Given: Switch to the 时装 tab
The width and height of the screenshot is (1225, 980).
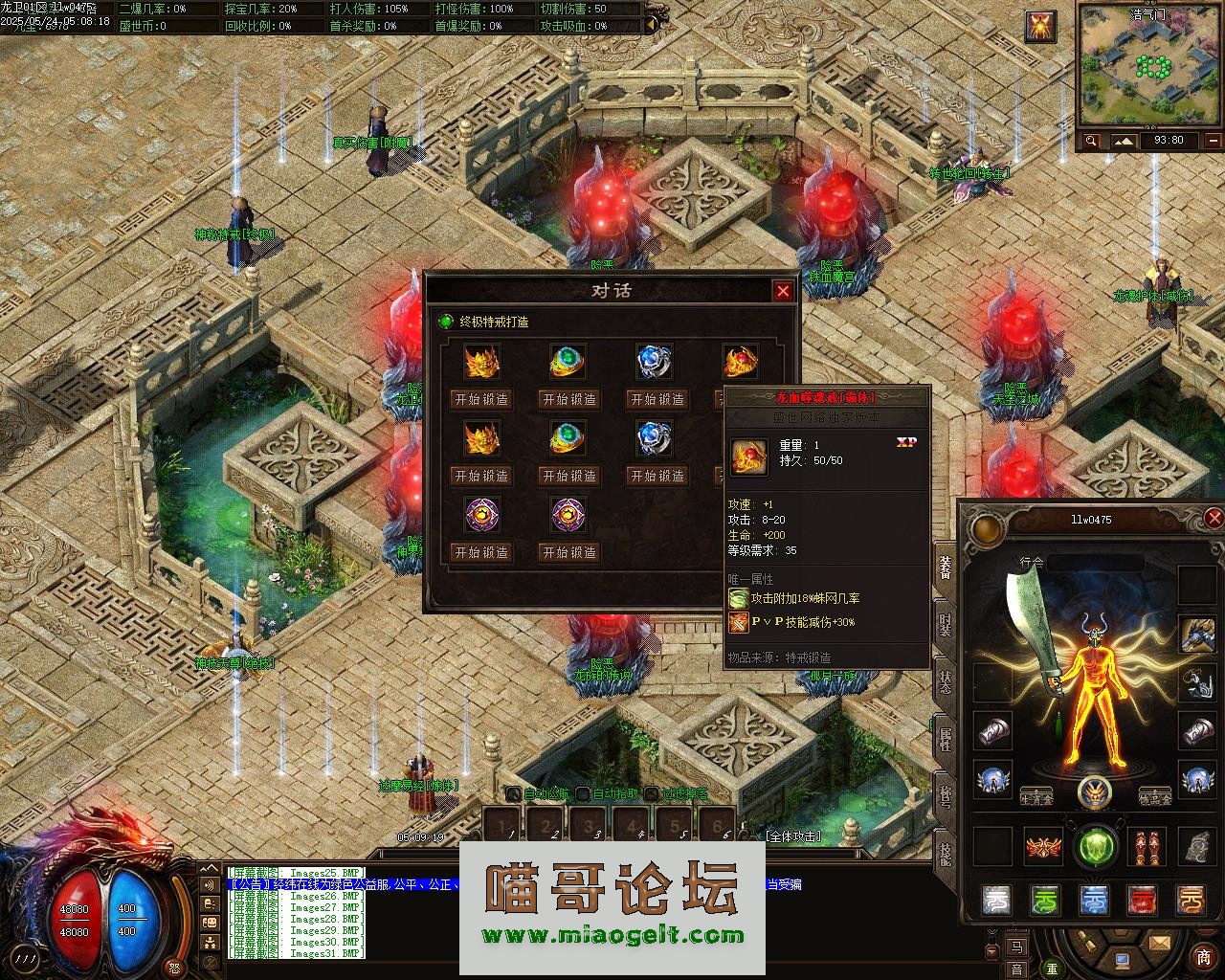Looking at the screenshot, I should pyautogui.click(x=945, y=624).
